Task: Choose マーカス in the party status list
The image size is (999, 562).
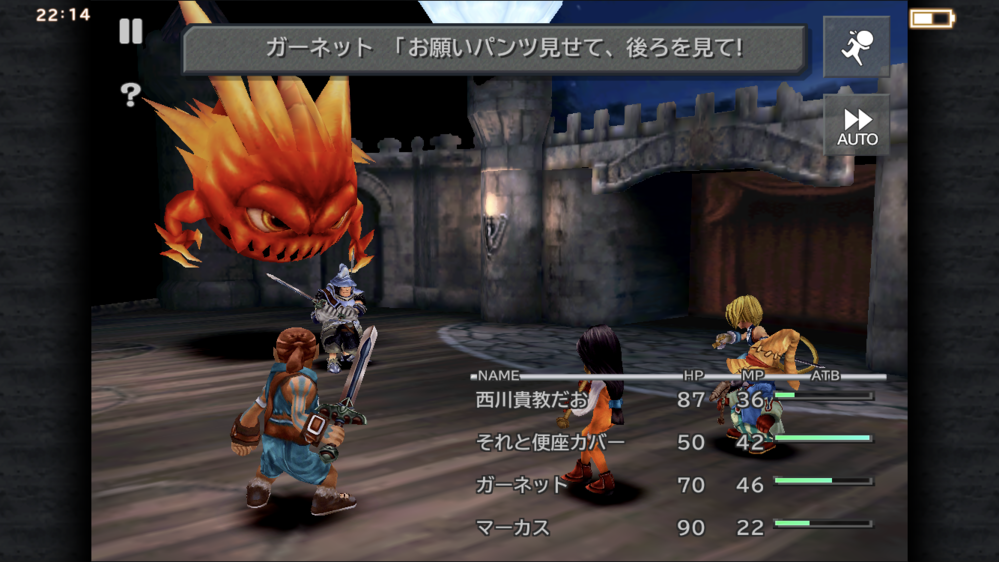Action: point(513,527)
